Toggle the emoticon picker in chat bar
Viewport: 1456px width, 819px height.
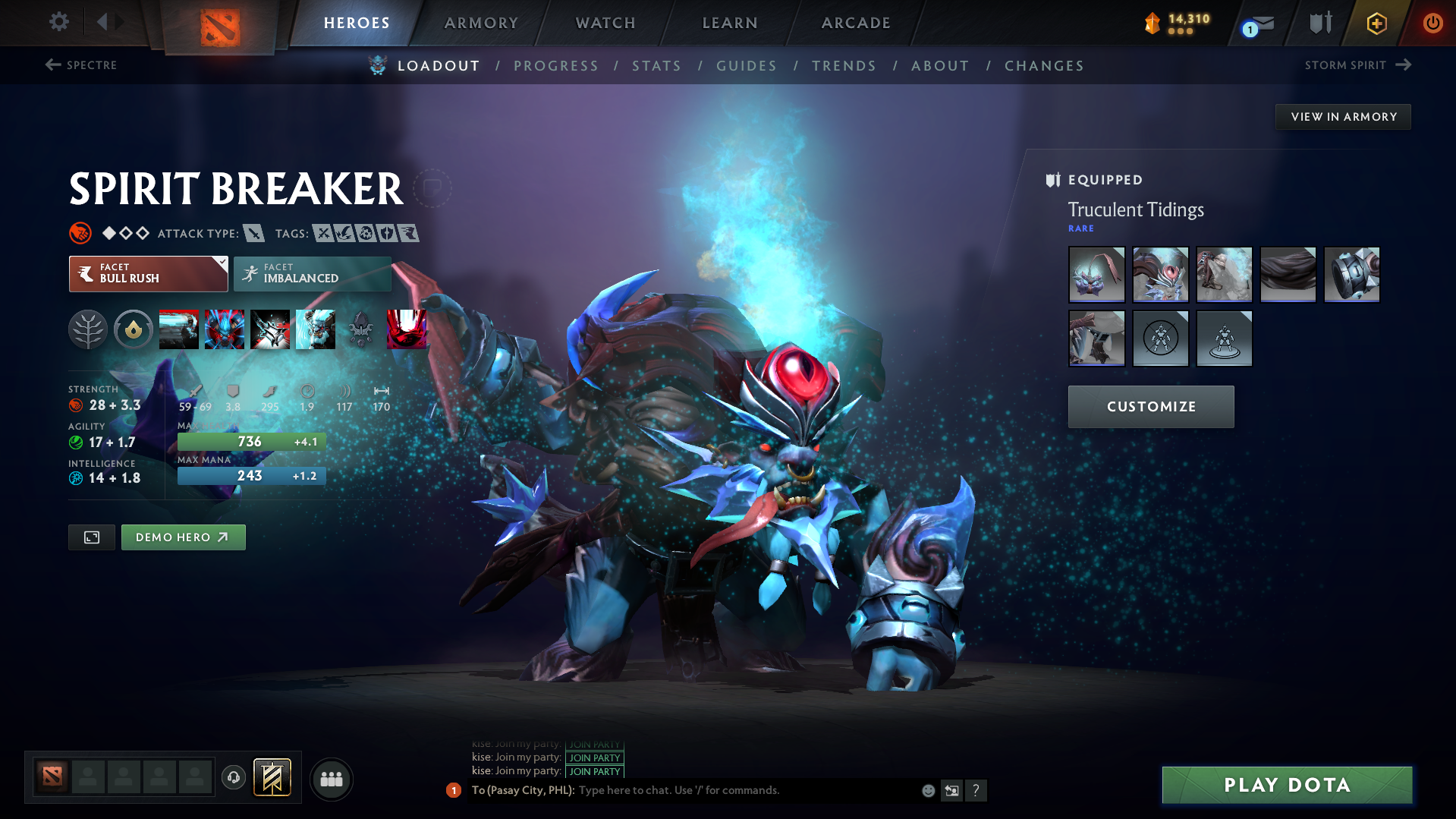[927, 790]
